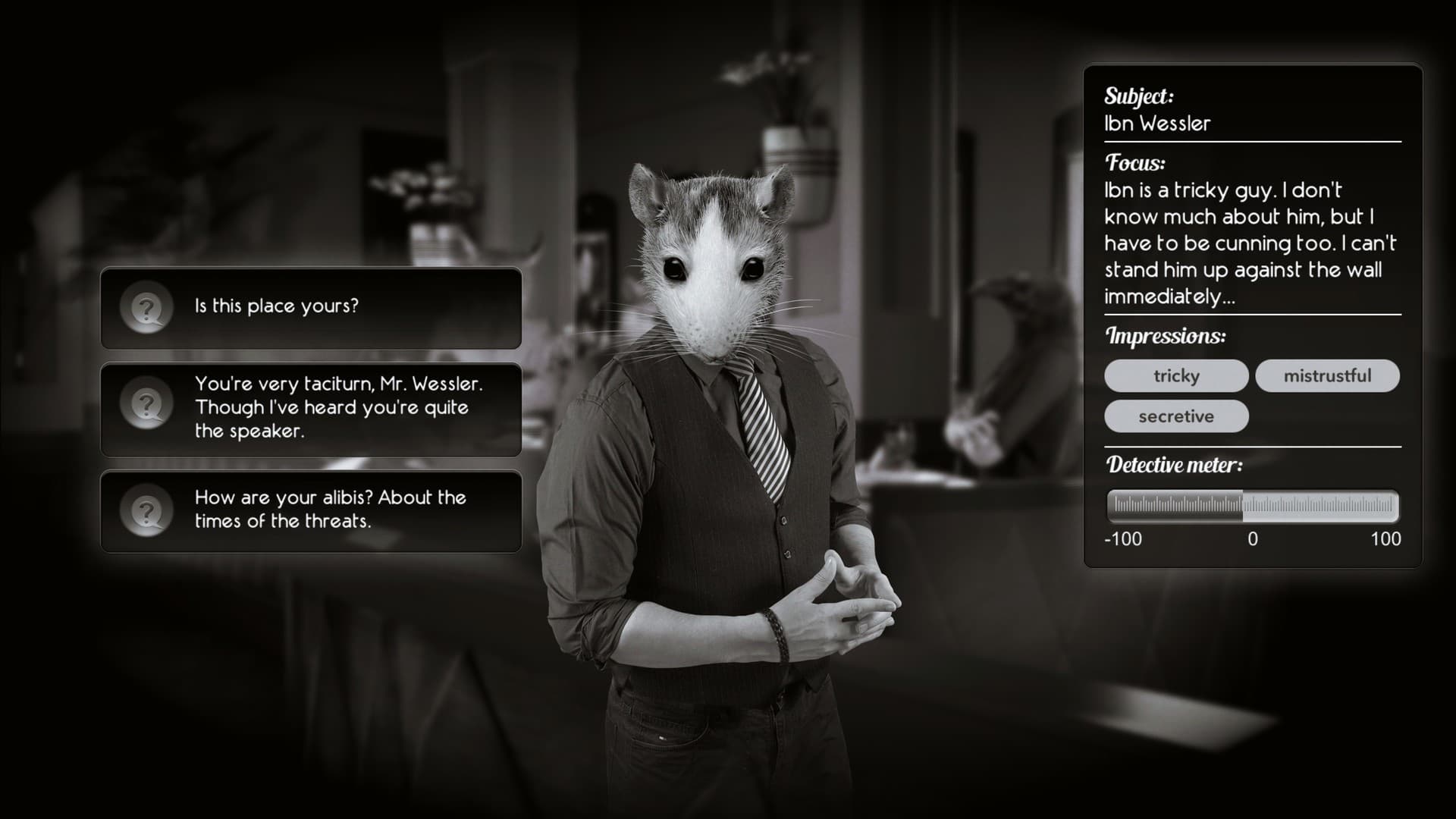Click the speech bubble icon in the last dialogue option

pyautogui.click(x=146, y=510)
